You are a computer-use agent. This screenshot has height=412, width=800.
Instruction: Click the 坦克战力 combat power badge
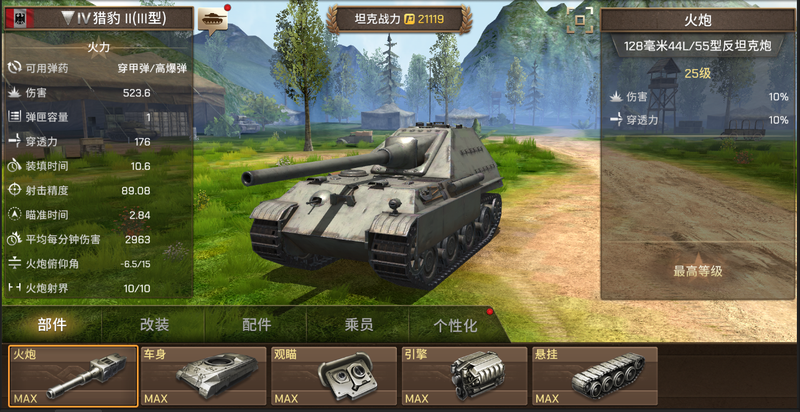pyautogui.click(x=399, y=18)
